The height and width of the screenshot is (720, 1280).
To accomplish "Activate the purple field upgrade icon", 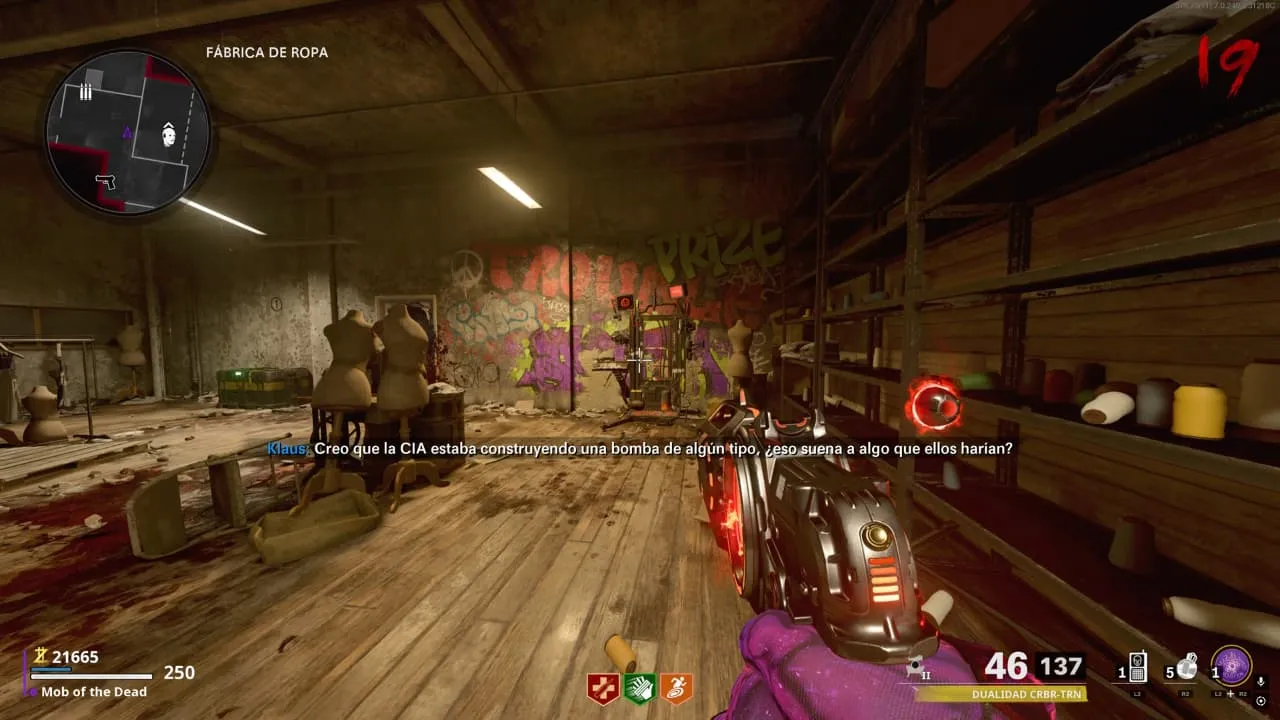I will coord(1231,666).
